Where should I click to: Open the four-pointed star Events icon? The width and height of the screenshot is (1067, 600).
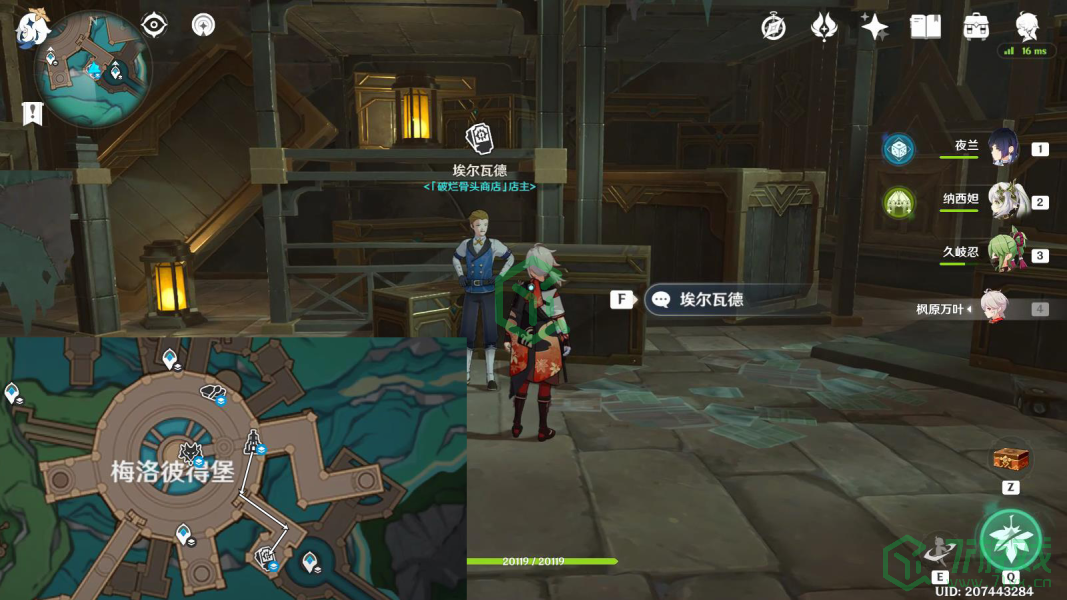[874, 27]
